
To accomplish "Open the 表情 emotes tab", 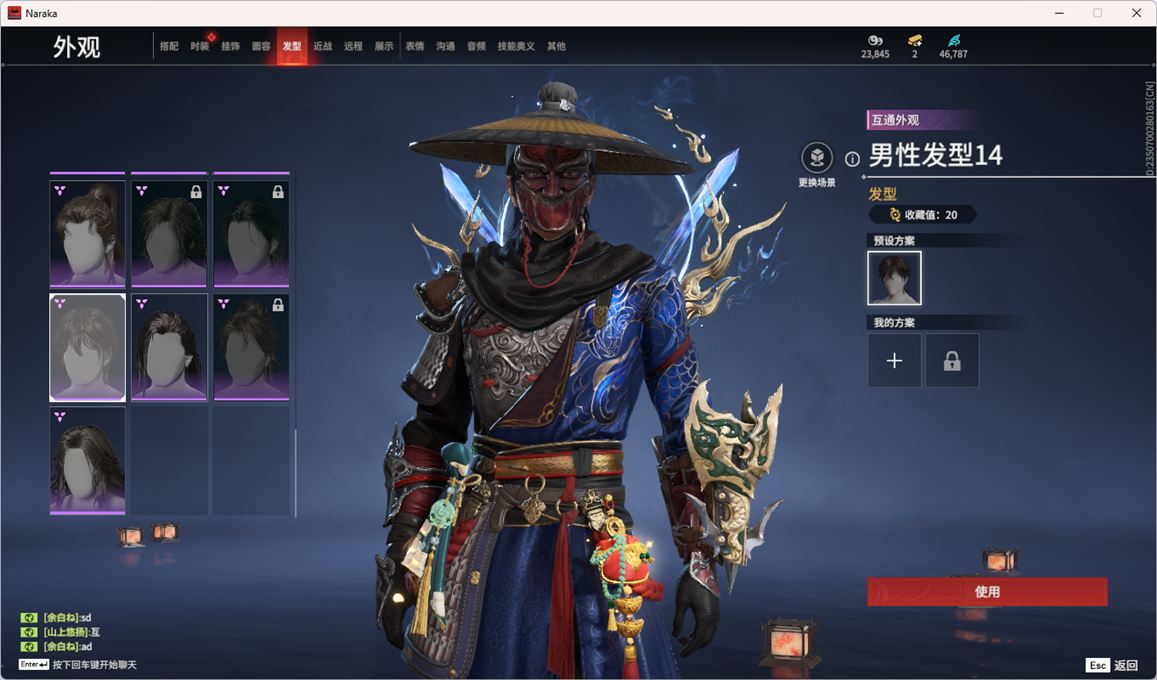I will click(x=415, y=46).
